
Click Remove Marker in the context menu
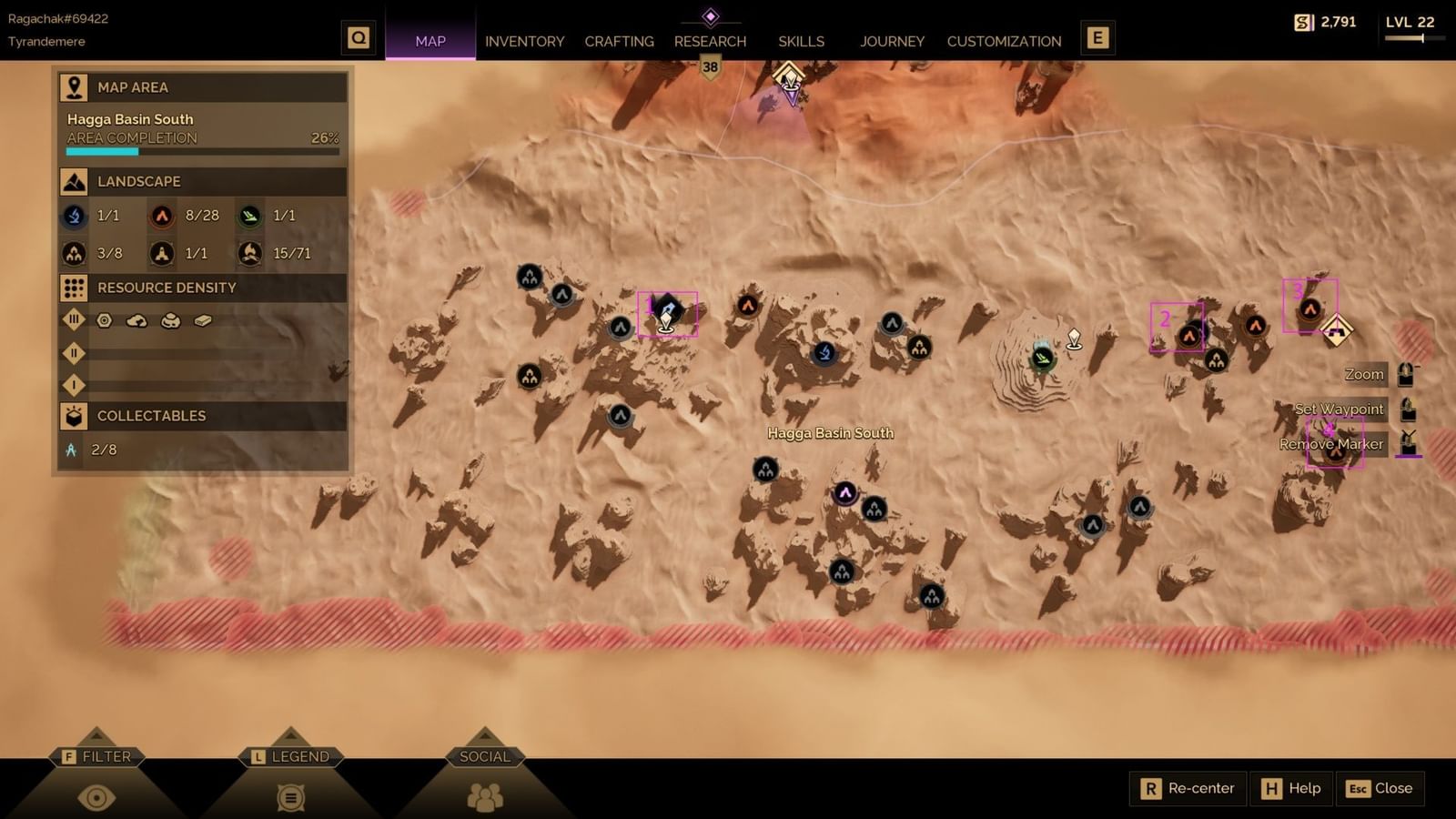tap(1331, 444)
